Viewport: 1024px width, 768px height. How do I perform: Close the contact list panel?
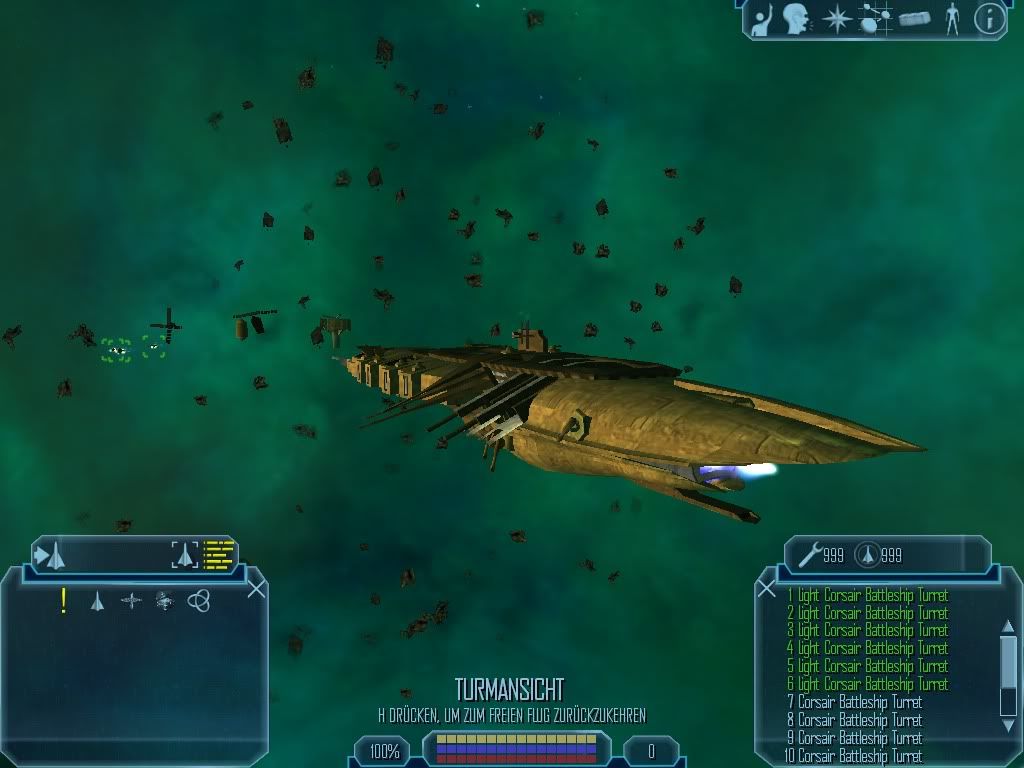point(256,589)
